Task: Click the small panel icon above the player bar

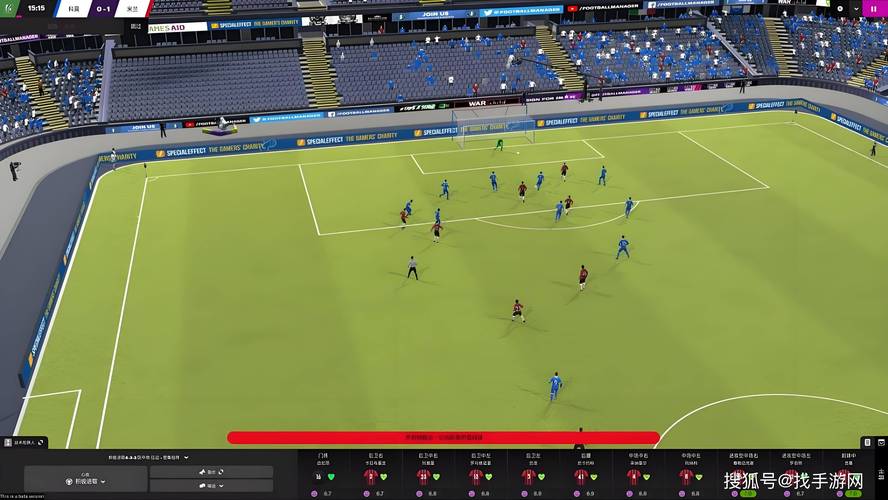Action: click(867, 442)
